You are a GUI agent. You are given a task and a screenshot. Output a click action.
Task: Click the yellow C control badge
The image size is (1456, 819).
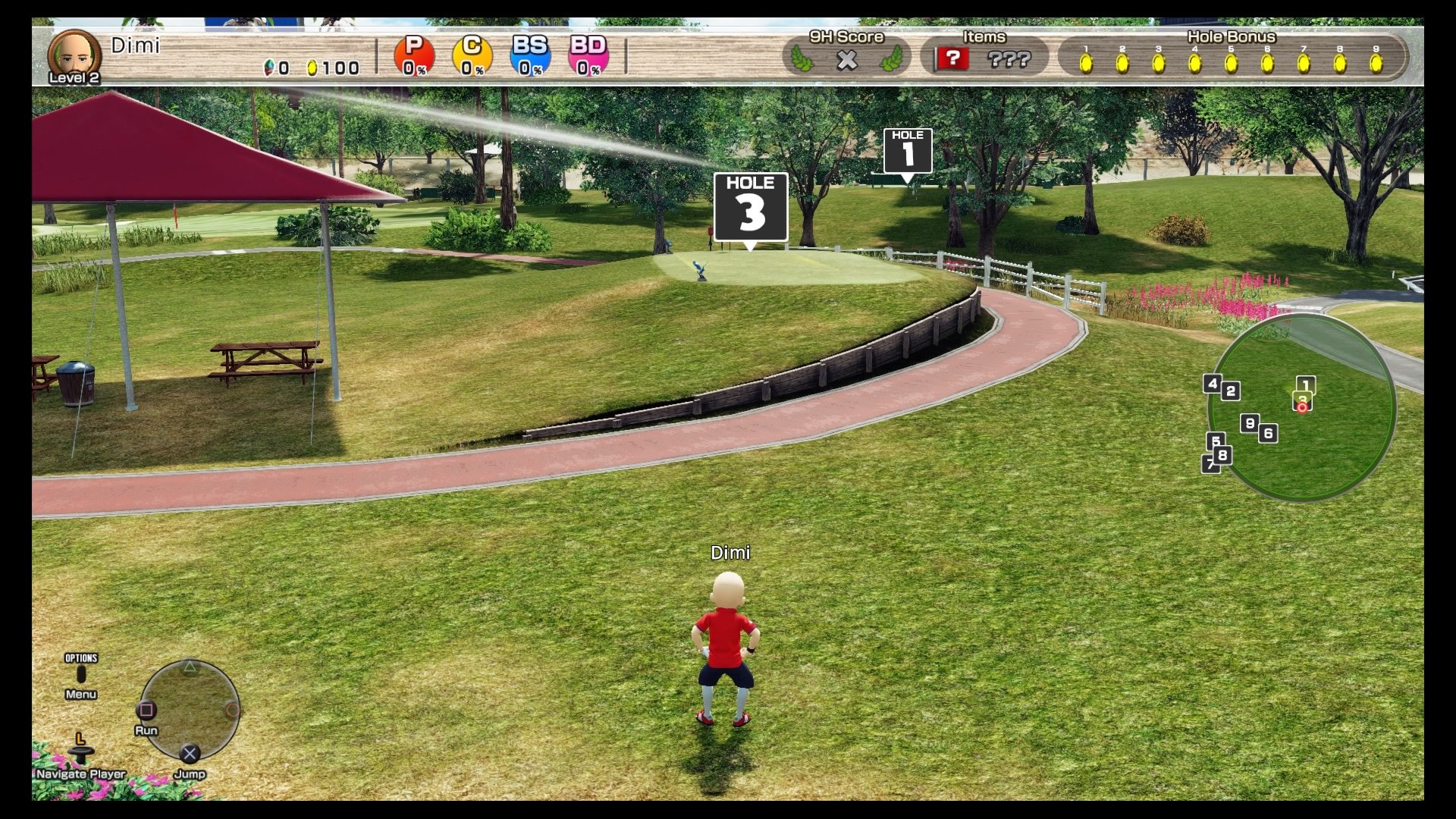point(470,55)
